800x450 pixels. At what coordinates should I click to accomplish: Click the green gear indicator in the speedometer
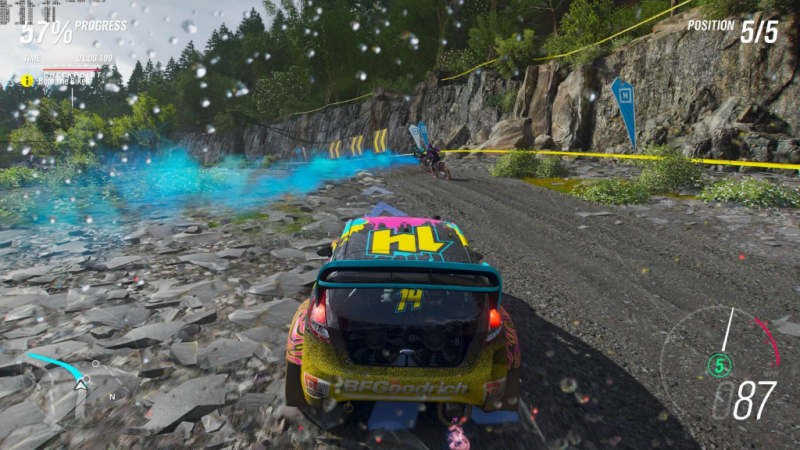[718, 366]
